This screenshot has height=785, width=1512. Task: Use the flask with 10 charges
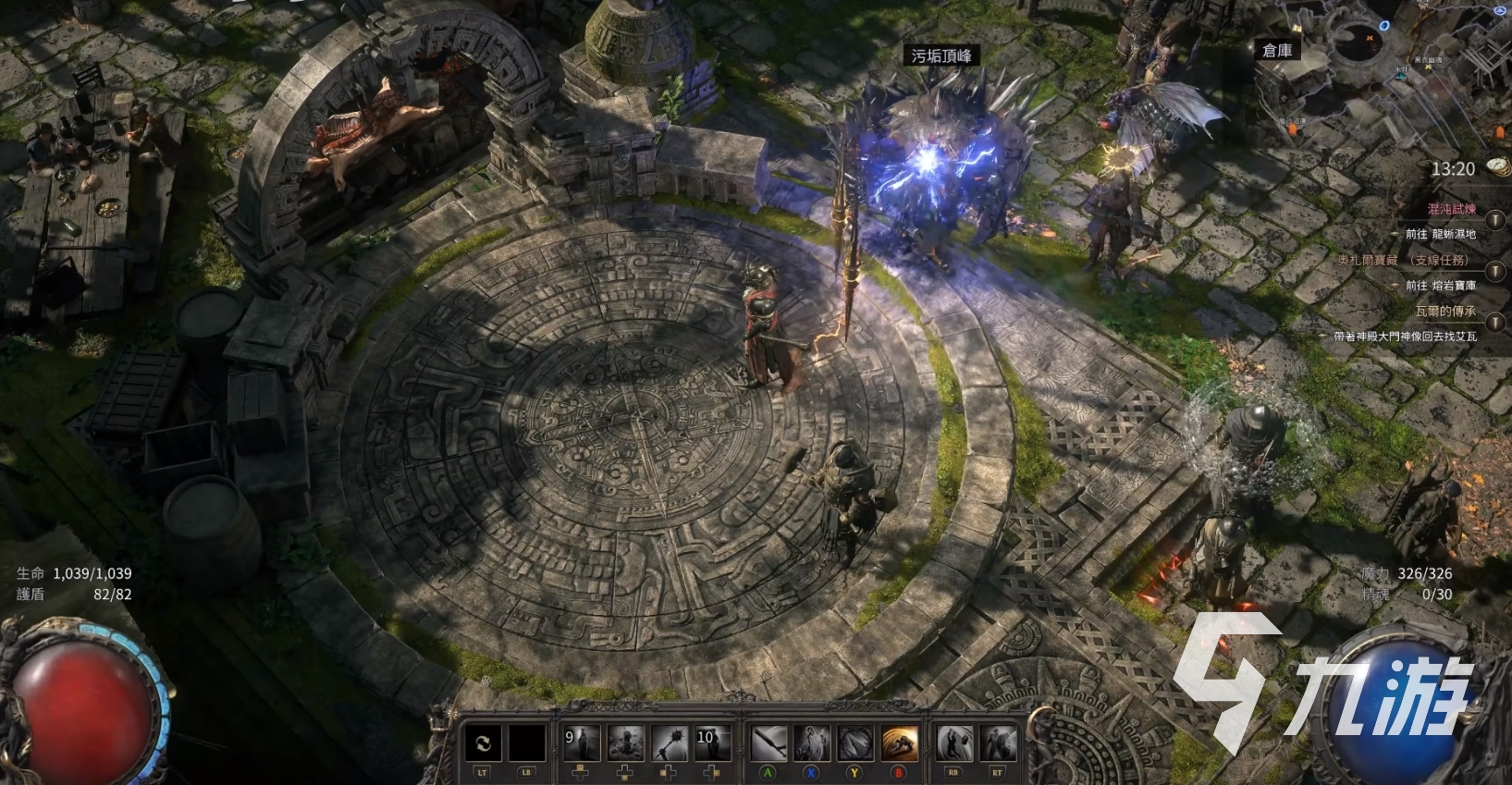(x=712, y=743)
